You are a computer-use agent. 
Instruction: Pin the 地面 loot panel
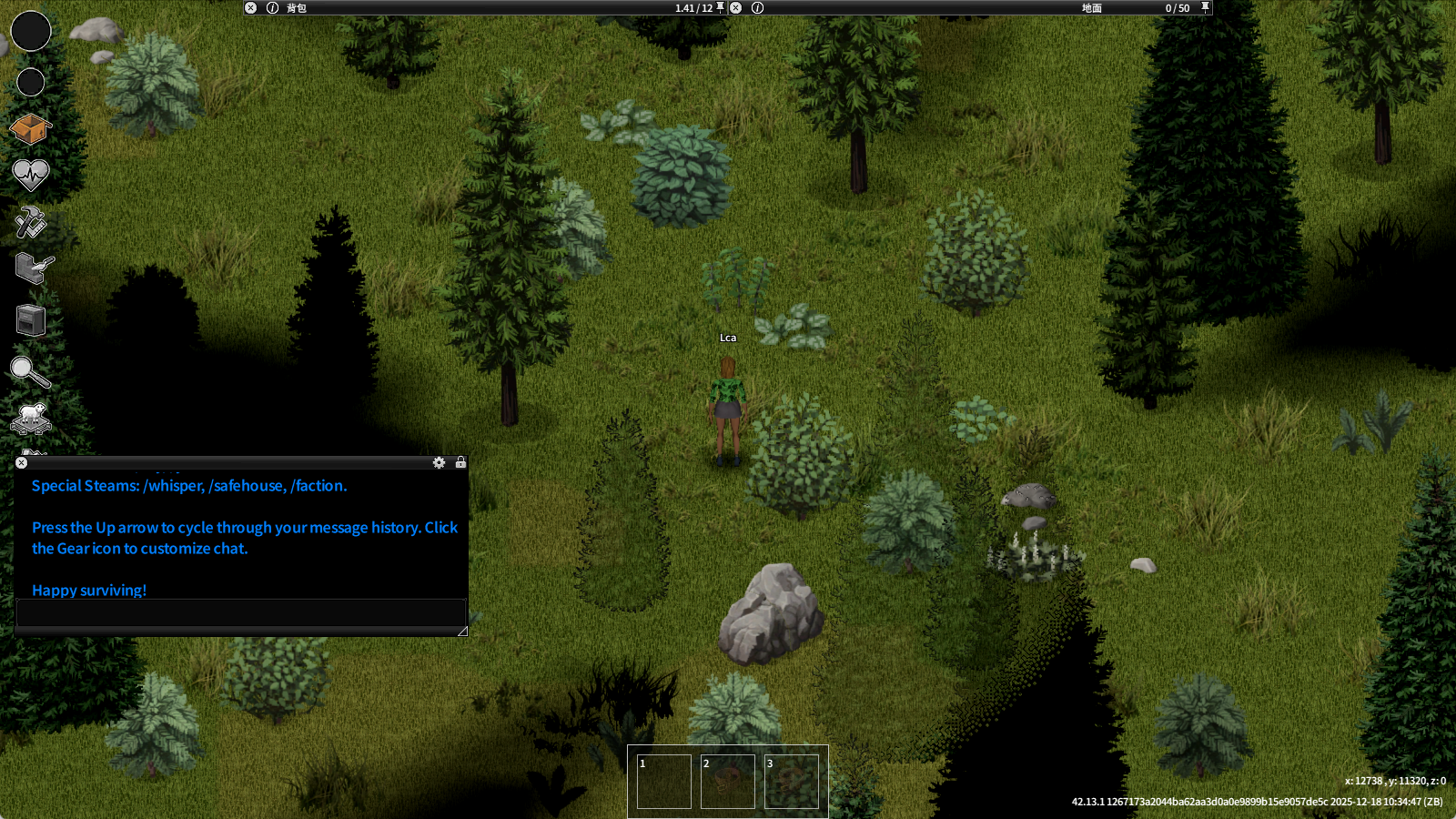[x=1205, y=7]
